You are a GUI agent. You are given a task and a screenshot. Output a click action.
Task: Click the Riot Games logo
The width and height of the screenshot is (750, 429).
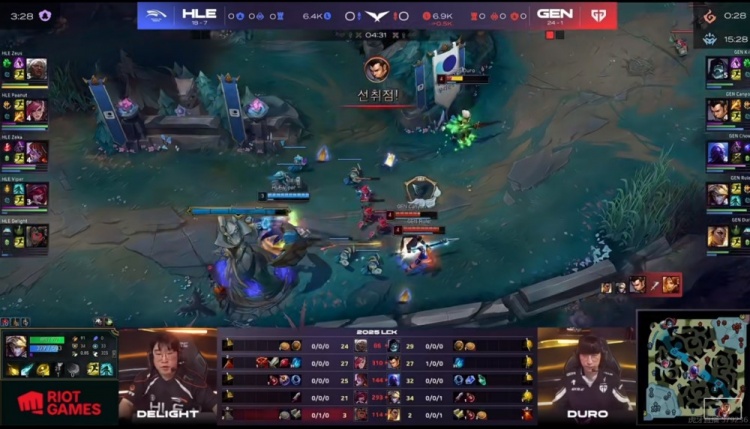tap(59, 402)
